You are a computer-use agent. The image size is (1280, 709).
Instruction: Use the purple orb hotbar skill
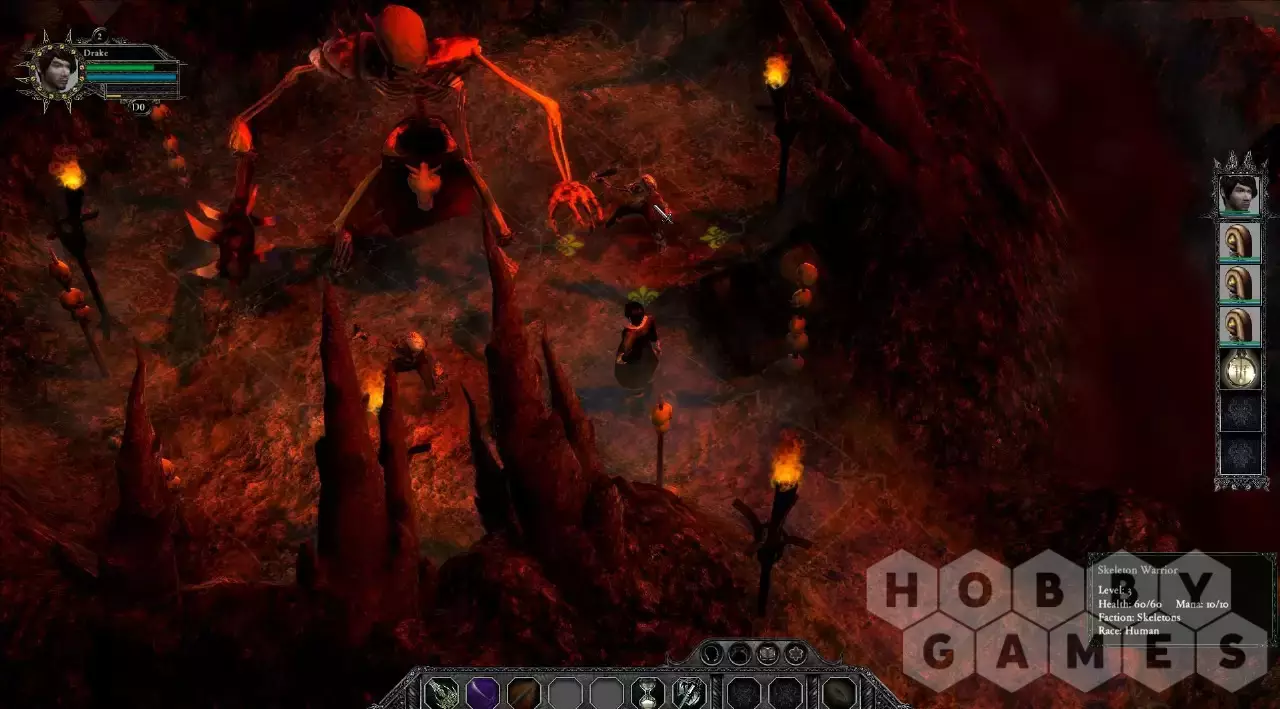click(483, 693)
